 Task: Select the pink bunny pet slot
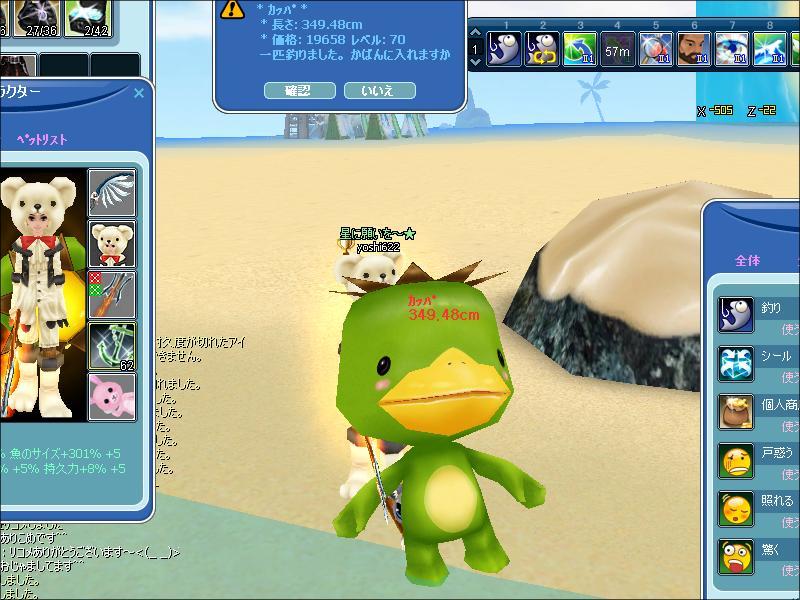click(x=112, y=397)
